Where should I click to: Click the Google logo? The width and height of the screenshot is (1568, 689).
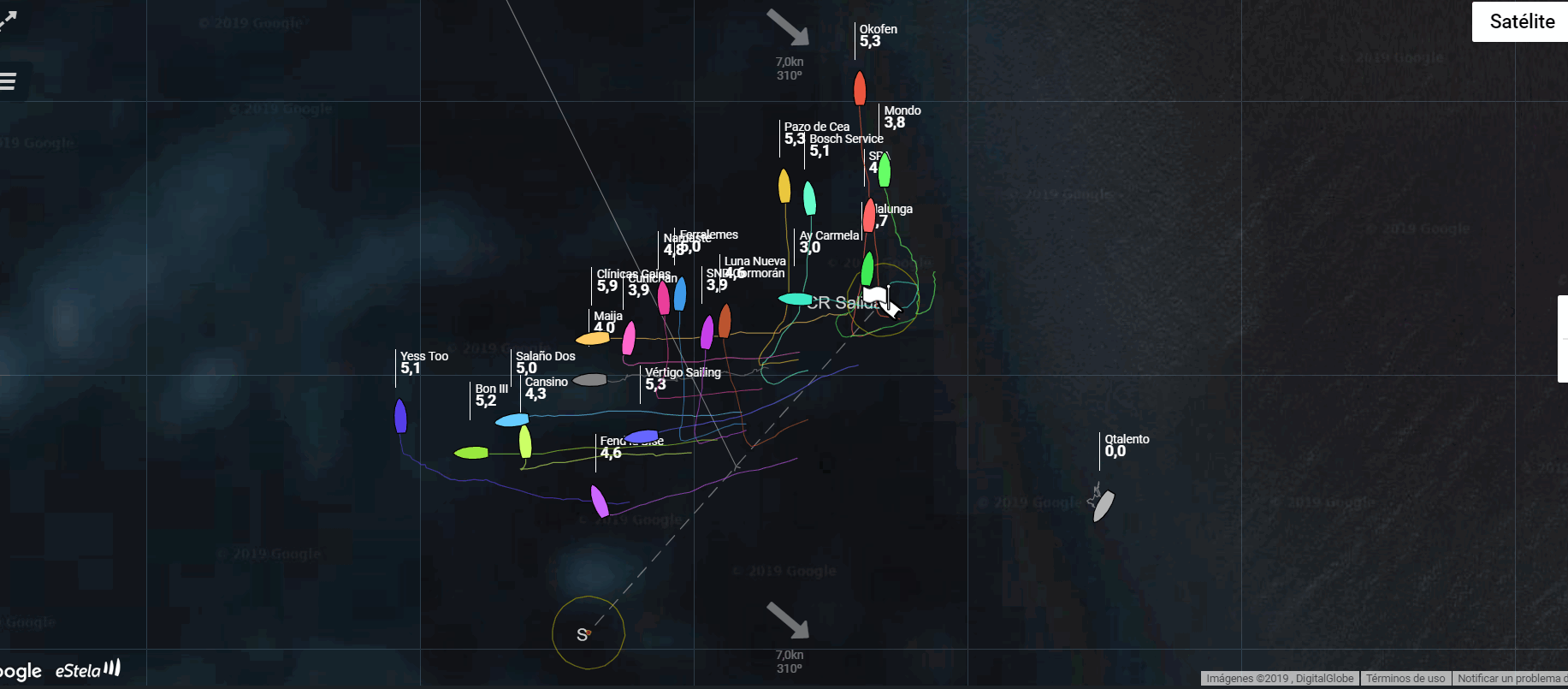coord(21,671)
